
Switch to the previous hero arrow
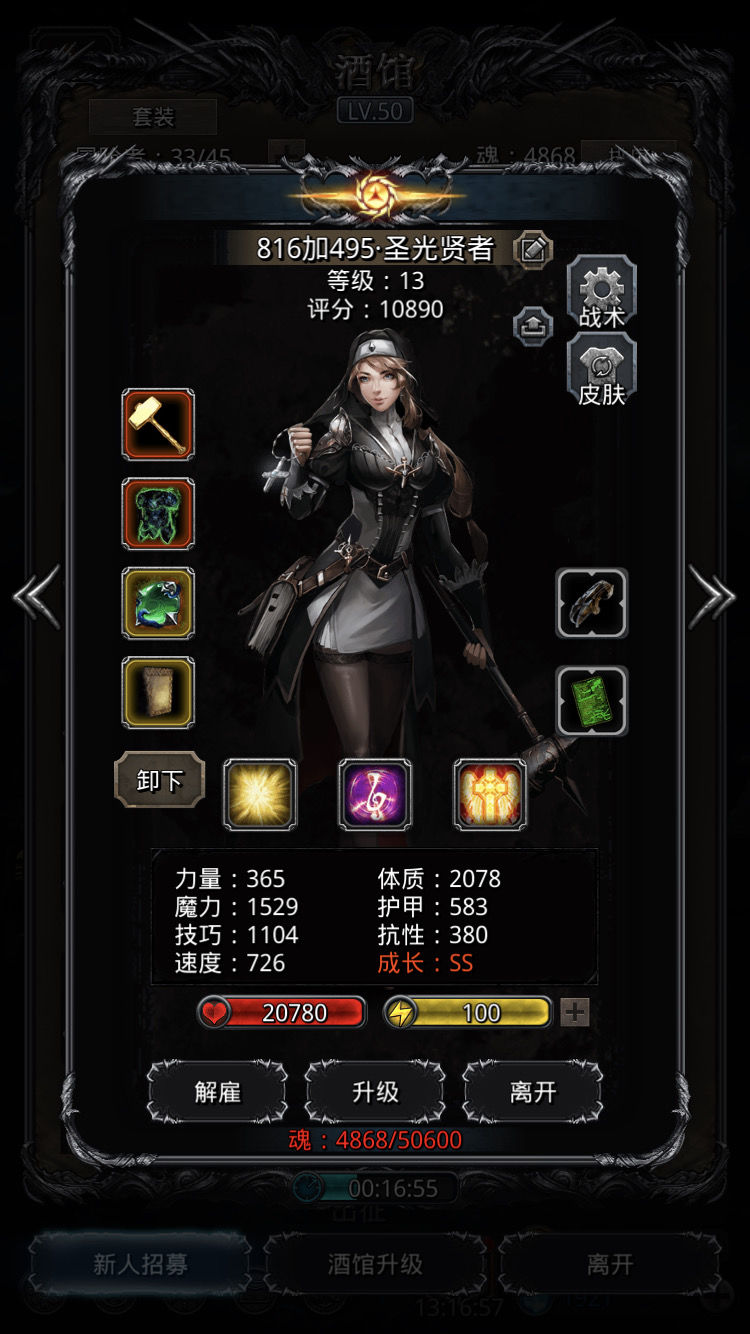pos(36,597)
